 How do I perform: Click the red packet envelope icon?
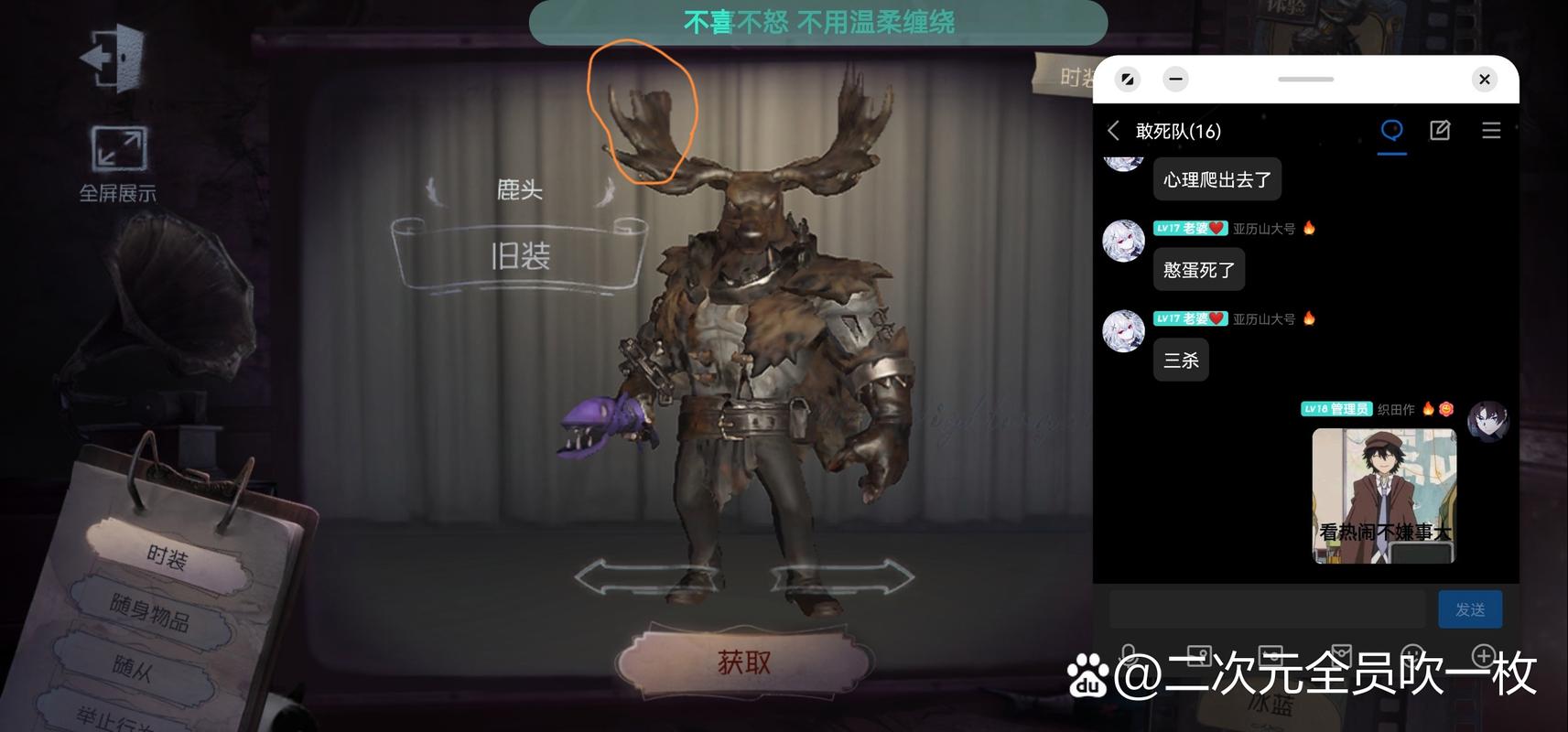pos(1342,656)
